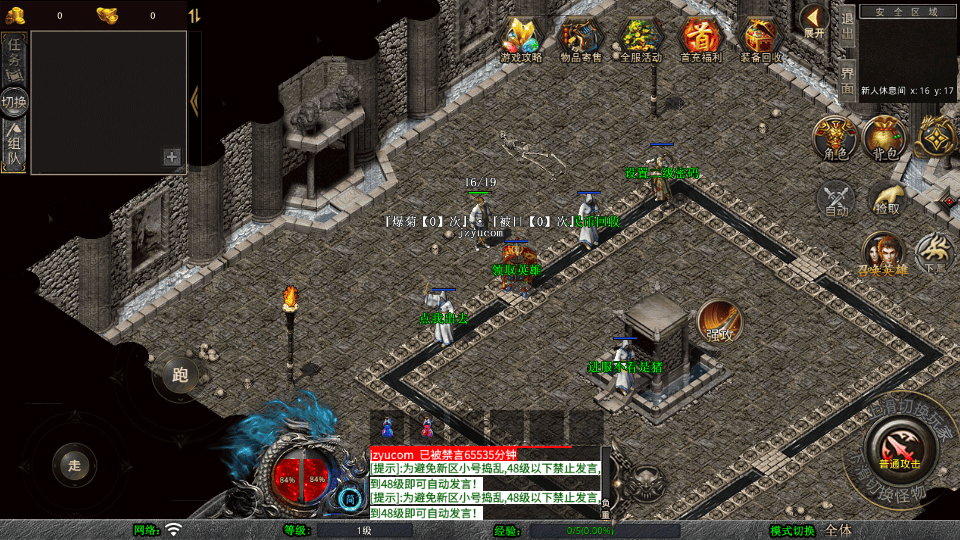Open the 装备回收 equipment recycle icon

pos(761,38)
